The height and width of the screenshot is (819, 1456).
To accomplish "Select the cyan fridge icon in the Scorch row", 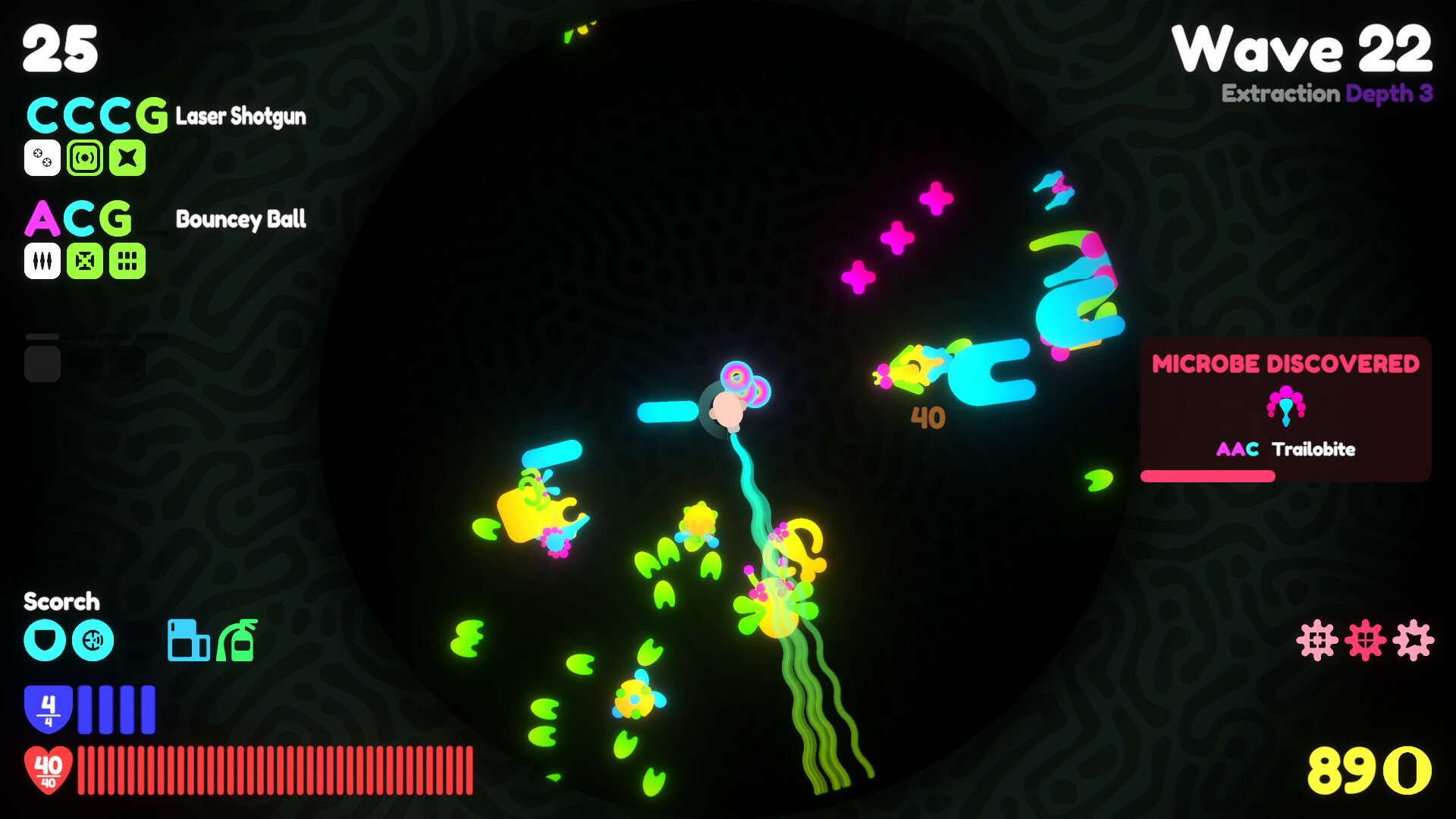I will 187,641.
